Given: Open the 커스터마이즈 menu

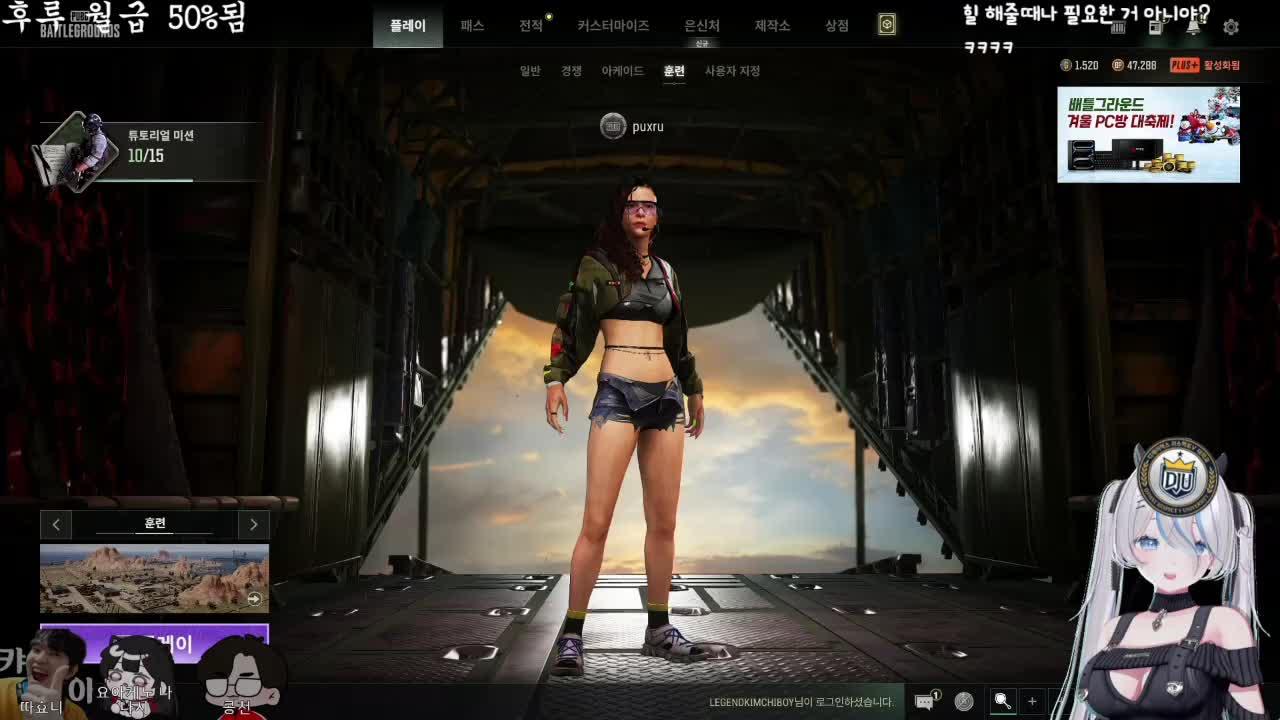Looking at the screenshot, I should click(x=611, y=25).
